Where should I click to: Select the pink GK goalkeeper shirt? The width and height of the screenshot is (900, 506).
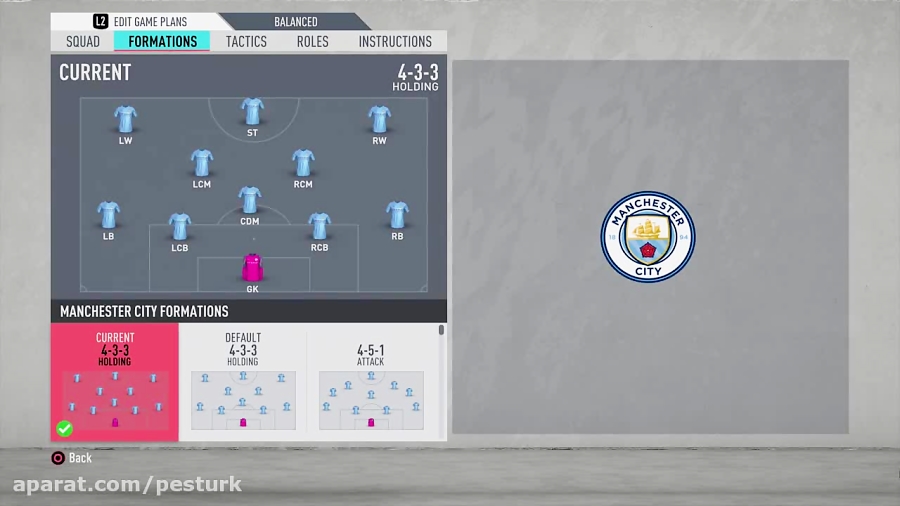pos(252,267)
